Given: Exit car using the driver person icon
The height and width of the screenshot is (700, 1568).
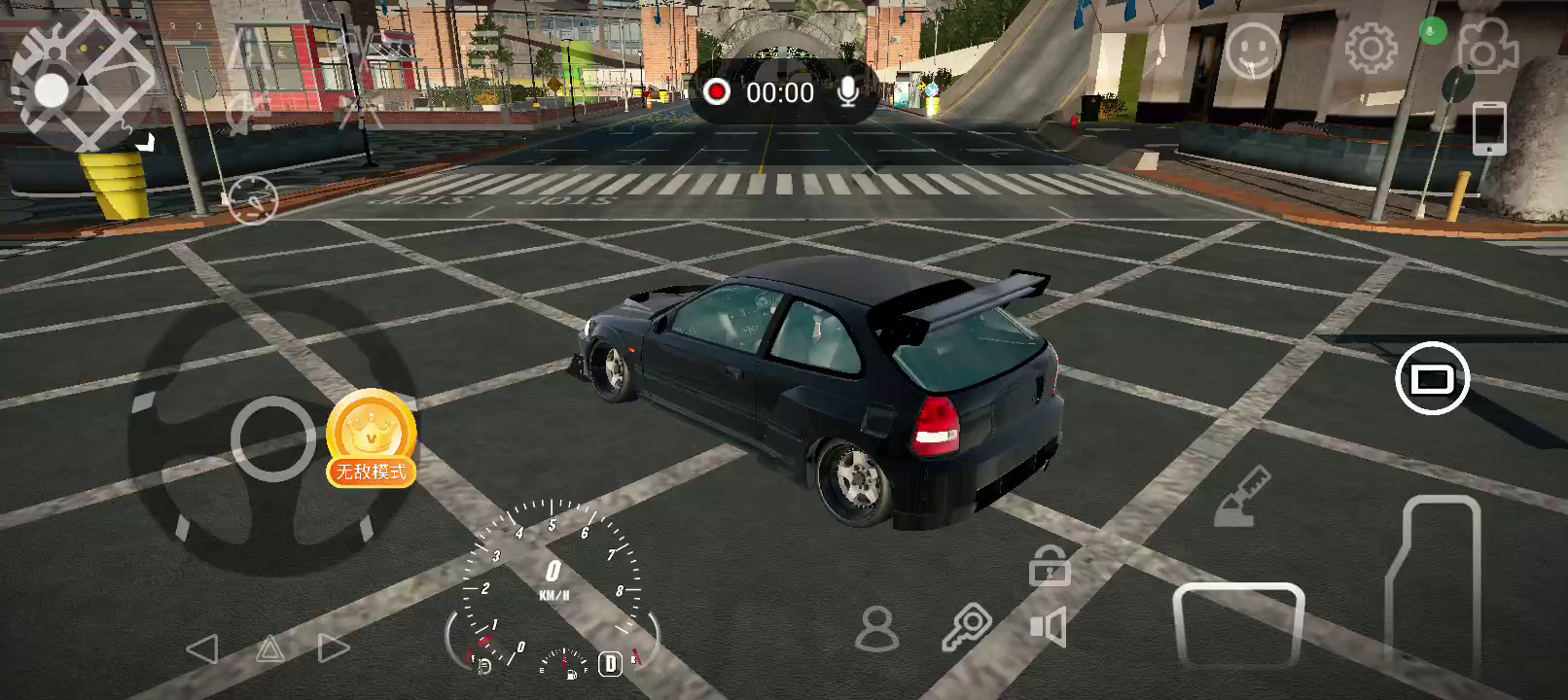Looking at the screenshot, I should pyautogui.click(x=876, y=629).
